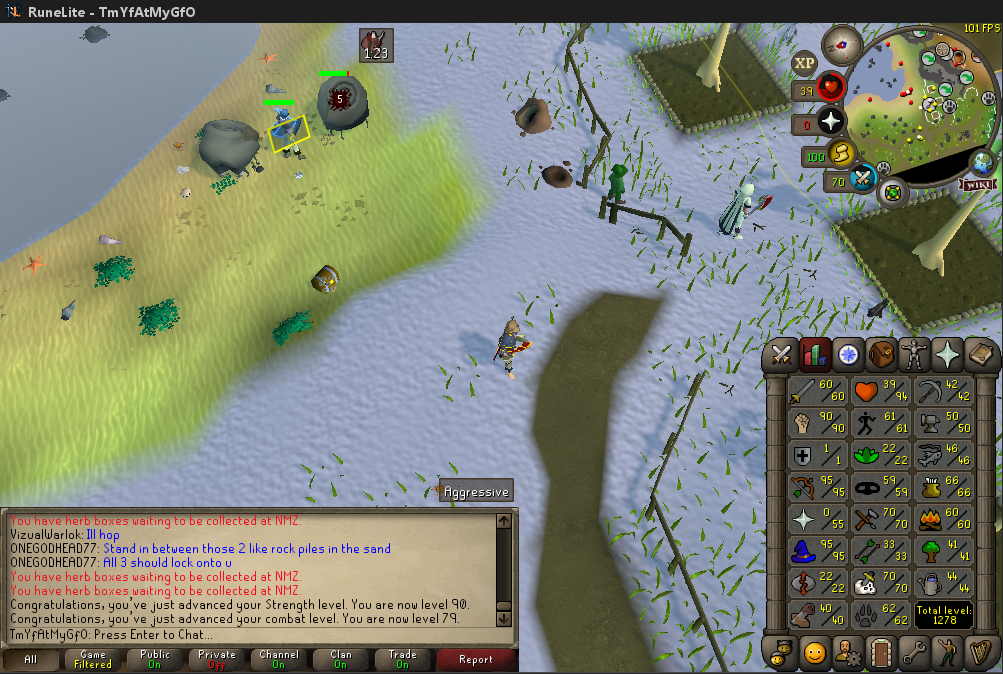Open the Prayer tab
The width and height of the screenshot is (1003, 674).
(x=947, y=355)
